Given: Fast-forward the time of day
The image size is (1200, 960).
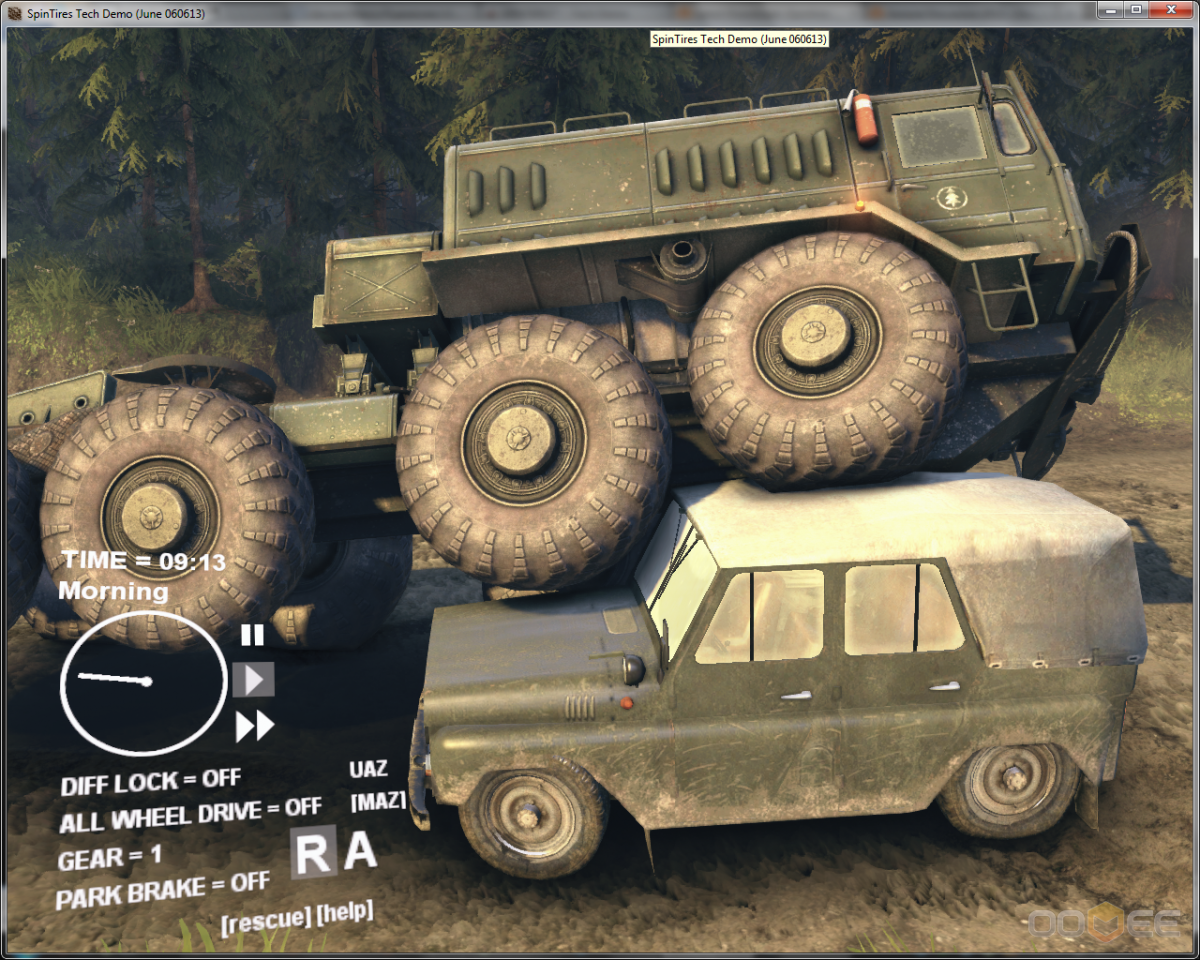Looking at the screenshot, I should (x=254, y=726).
